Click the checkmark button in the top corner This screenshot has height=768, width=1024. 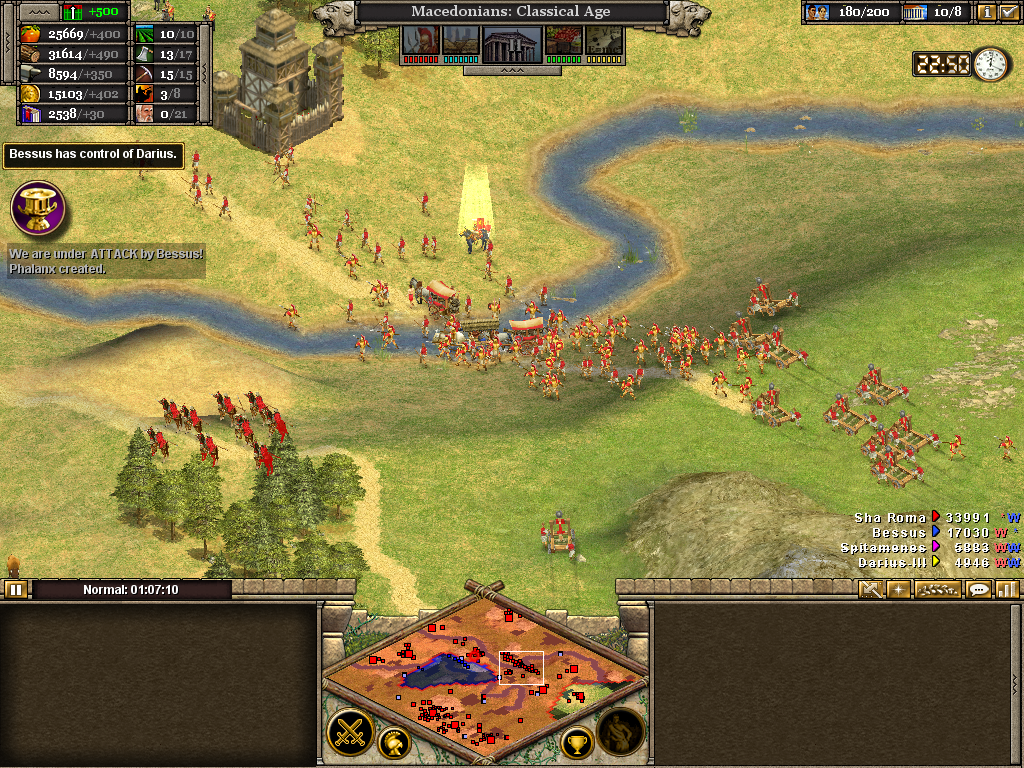[1008, 13]
